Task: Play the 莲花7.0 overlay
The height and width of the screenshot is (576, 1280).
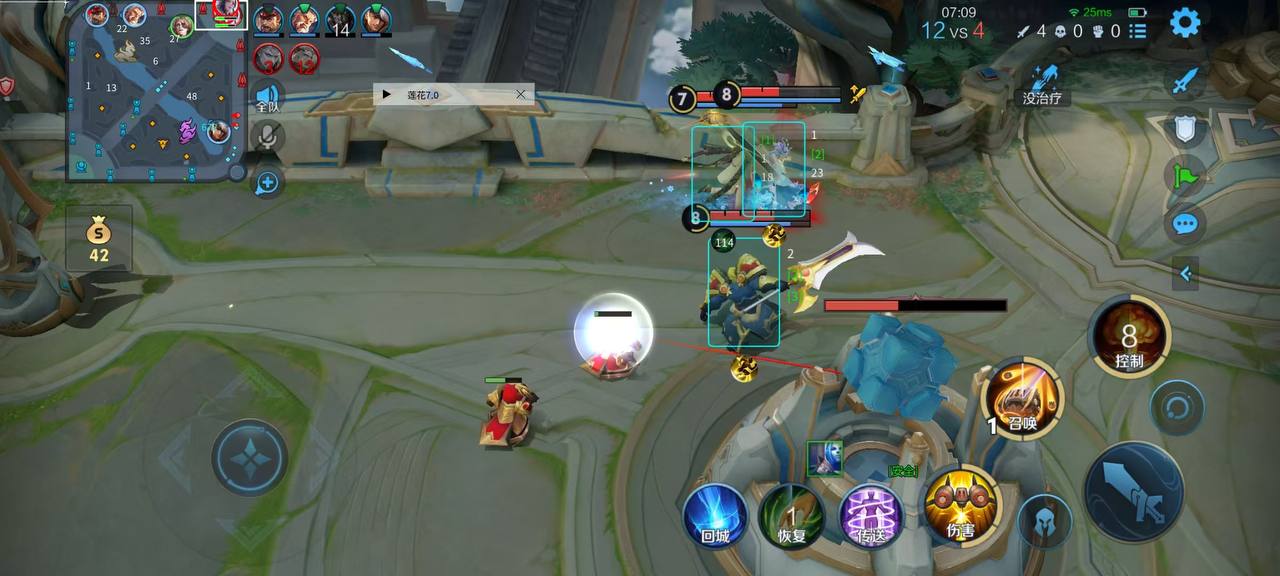Action: click(x=387, y=95)
